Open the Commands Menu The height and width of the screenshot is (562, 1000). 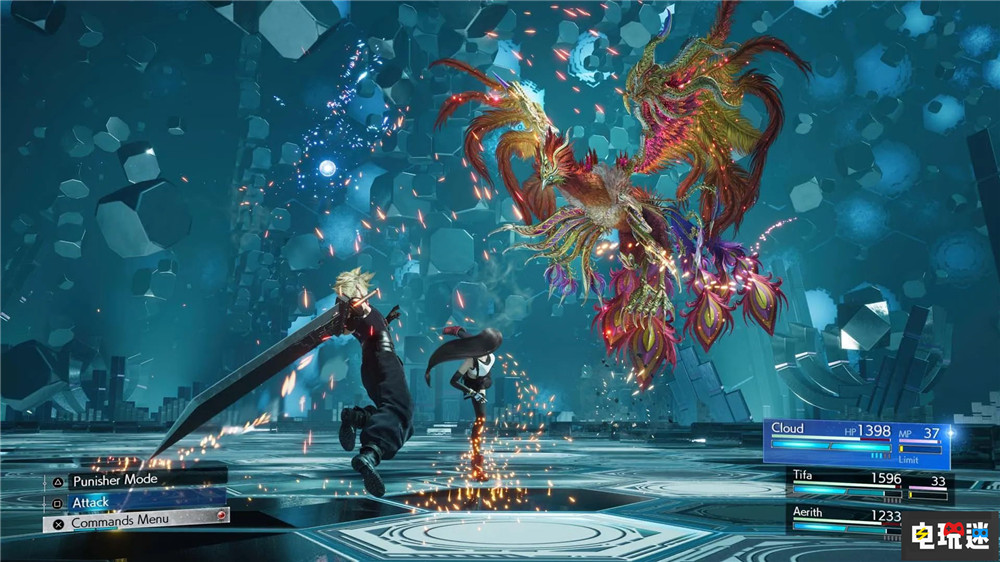[120, 522]
